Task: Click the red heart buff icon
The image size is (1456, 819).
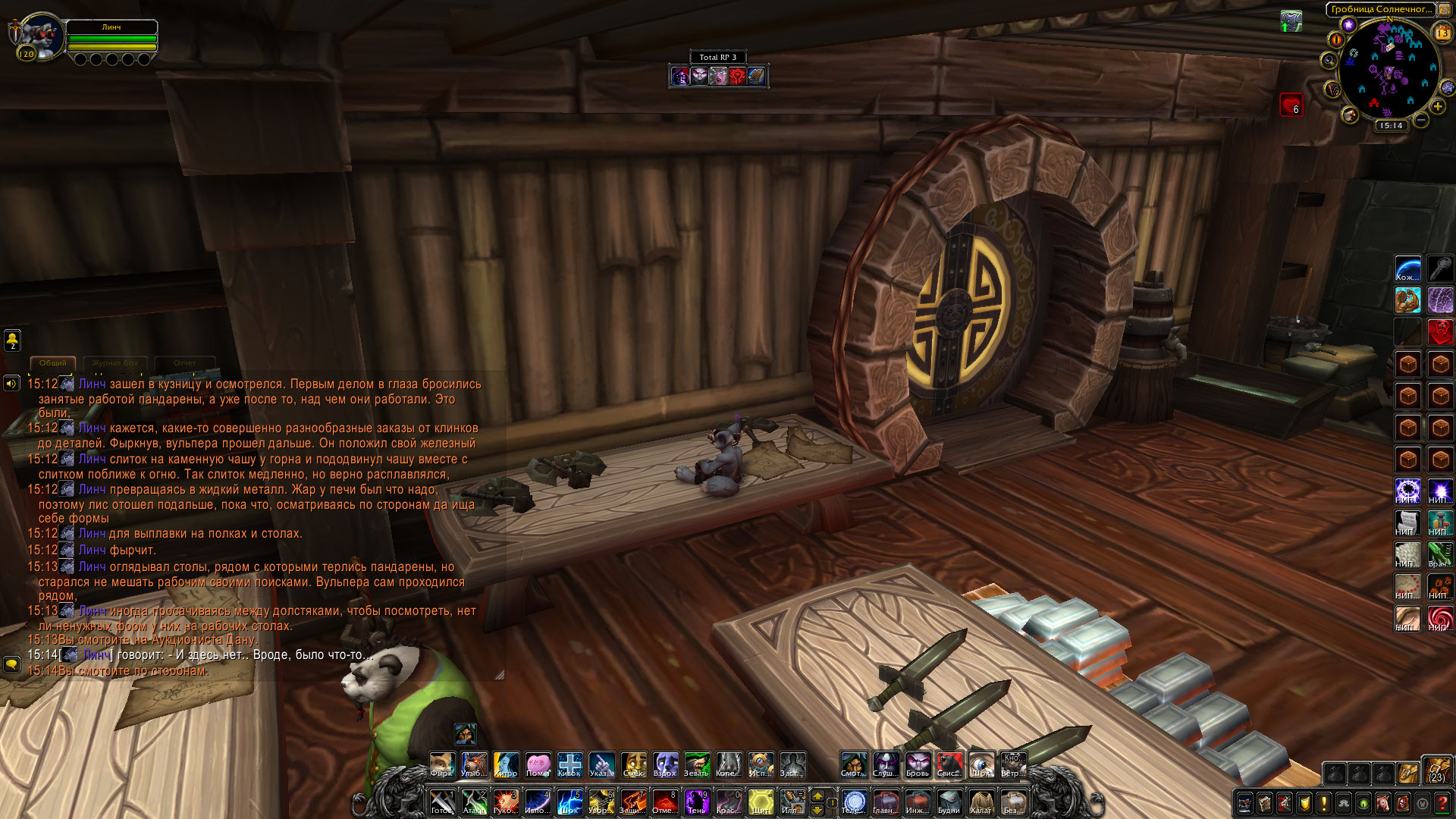Action: 1291,105
